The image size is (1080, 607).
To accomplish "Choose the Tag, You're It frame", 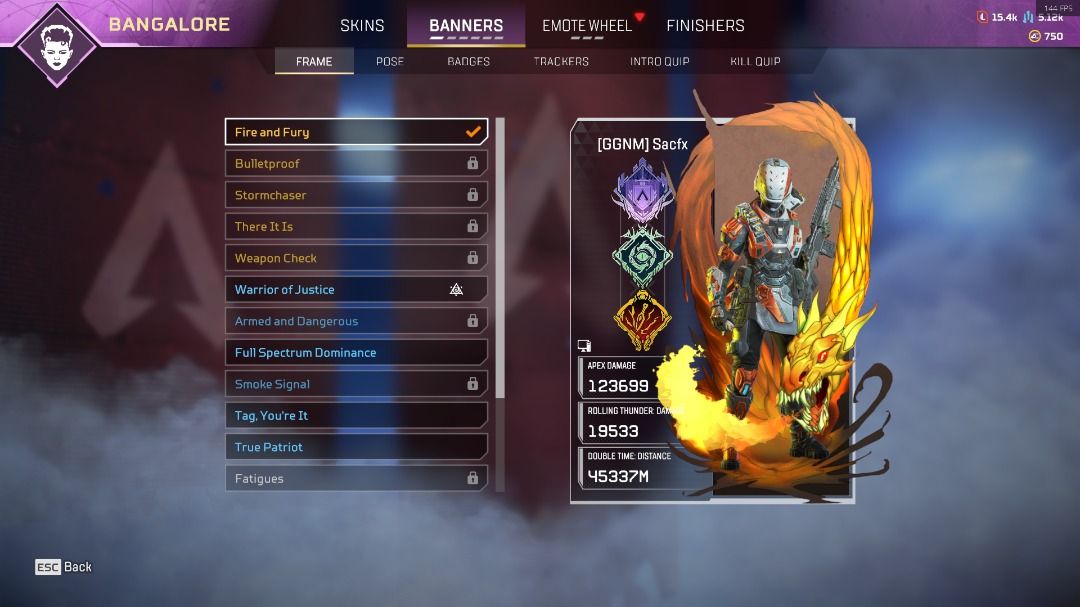I will (x=356, y=416).
